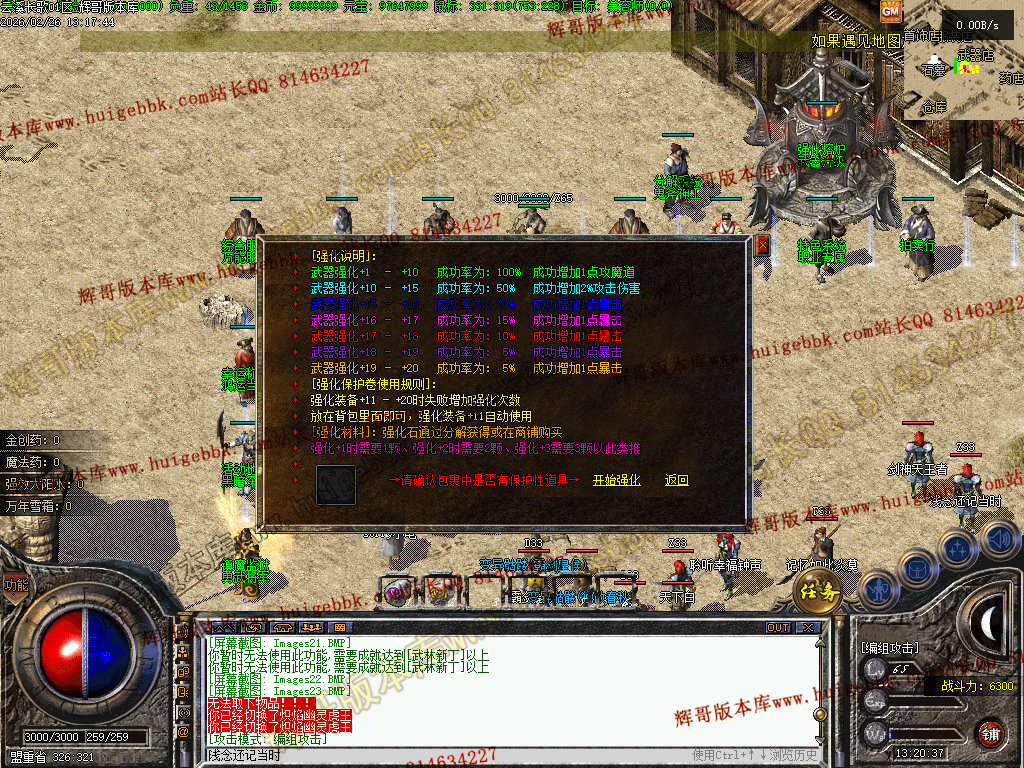Click the 功能 function badge
Image resolution: width=1024 pixels, height=768 pixels.
(15, 586)
